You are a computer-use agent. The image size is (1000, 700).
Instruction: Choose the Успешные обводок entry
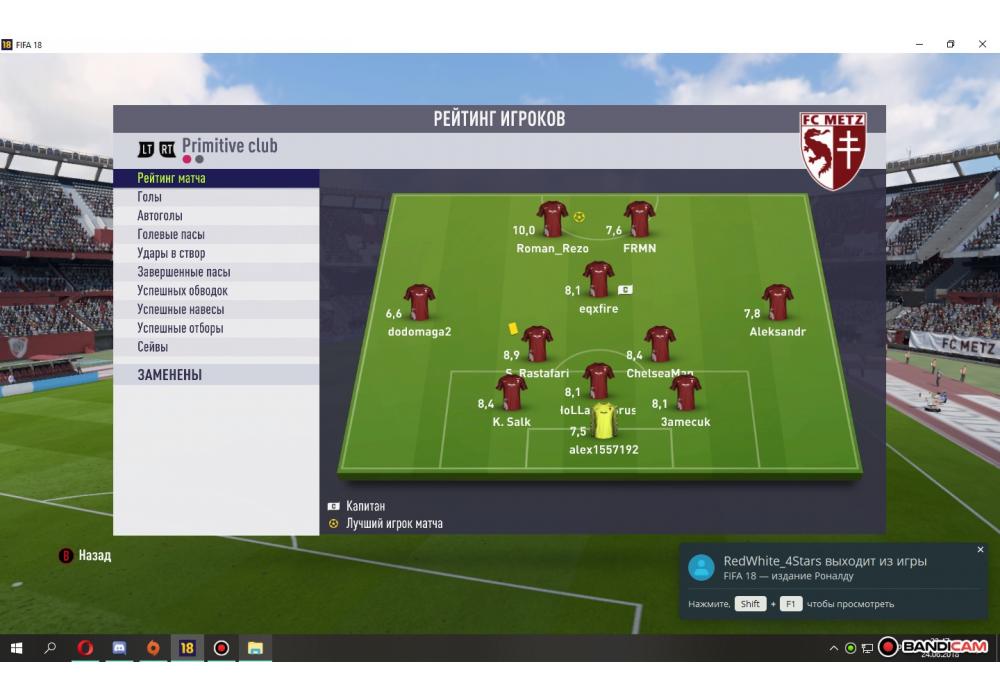(x=183, y=291)
